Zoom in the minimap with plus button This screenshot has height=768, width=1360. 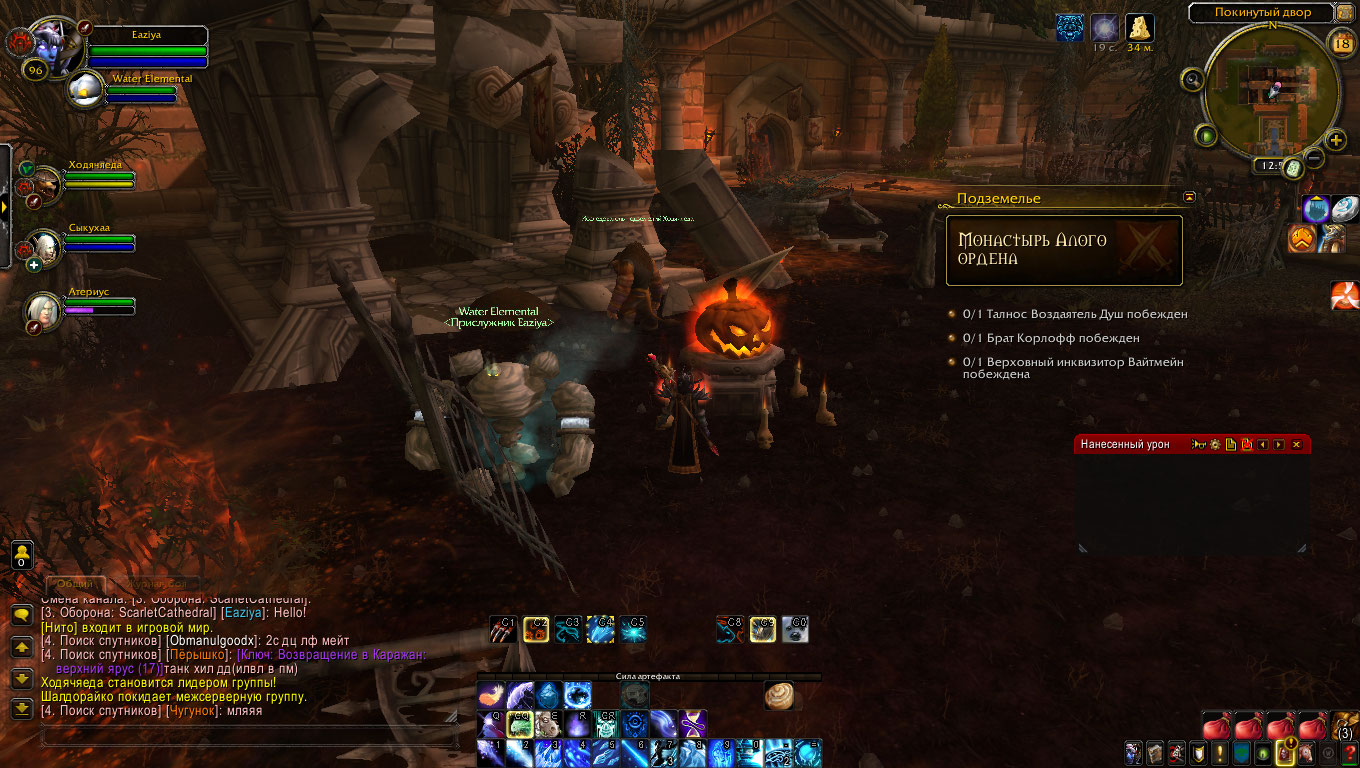tap(1336, 140)
